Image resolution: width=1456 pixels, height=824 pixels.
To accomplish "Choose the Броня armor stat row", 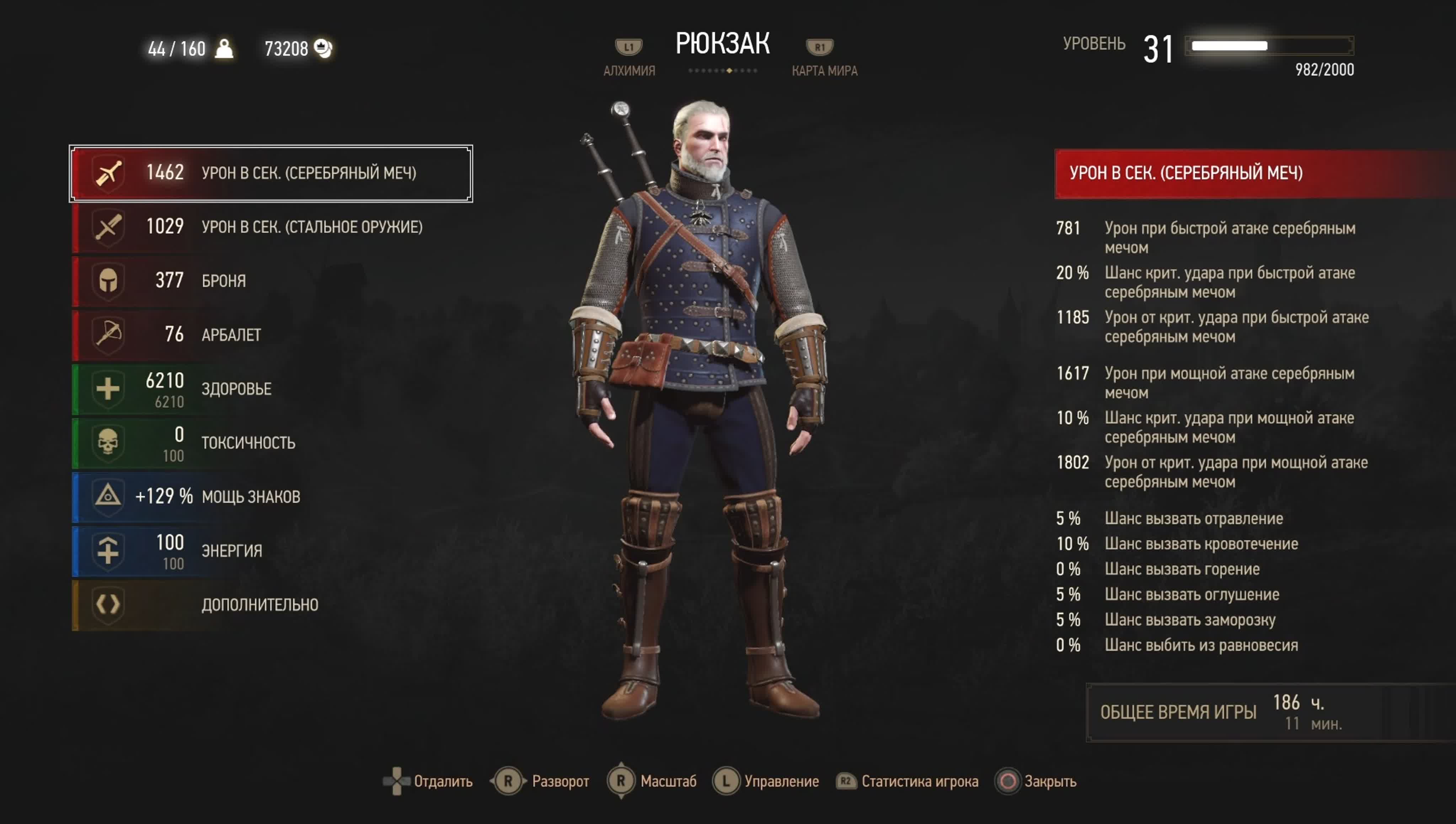I will (x=271, y=281).
